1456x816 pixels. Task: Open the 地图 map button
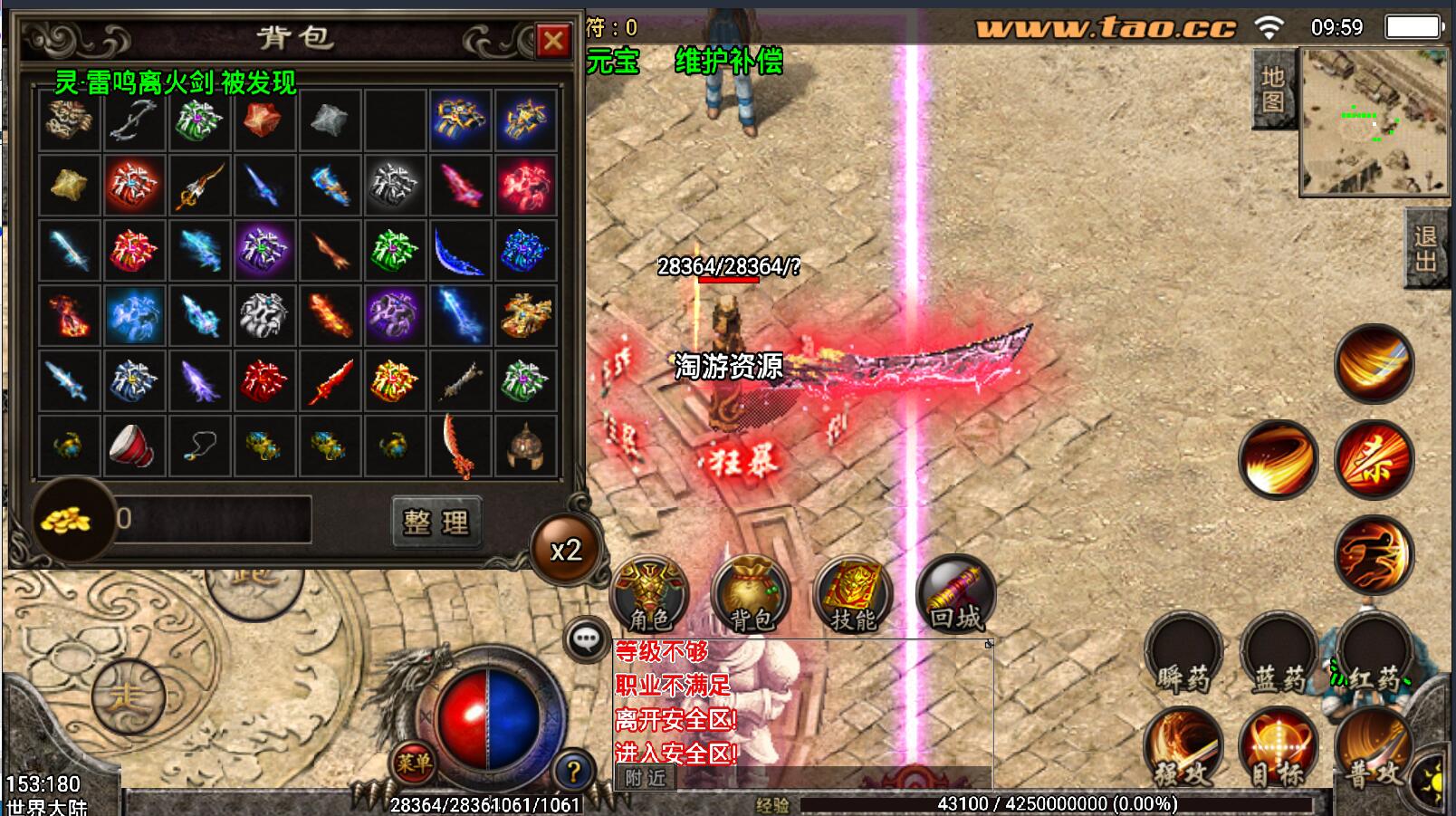1272,89
